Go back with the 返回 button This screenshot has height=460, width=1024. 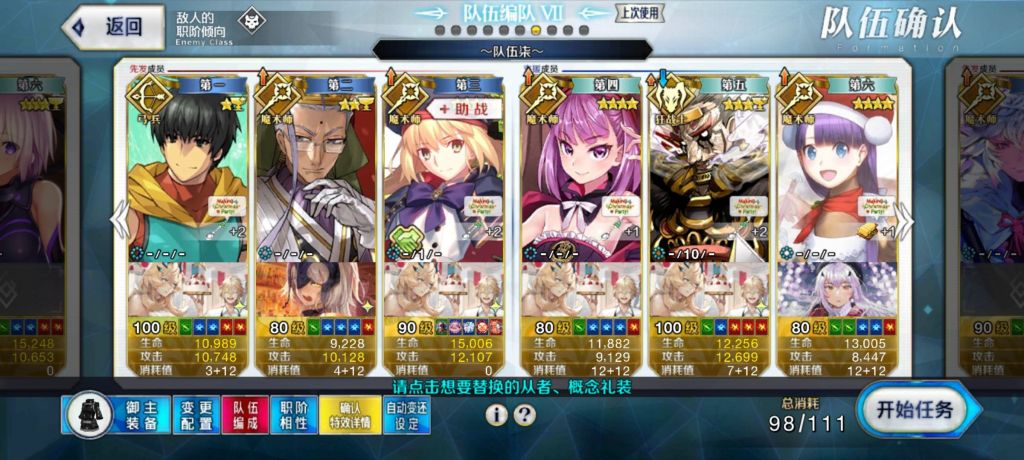pyautogui.click(x=110, y=27)
